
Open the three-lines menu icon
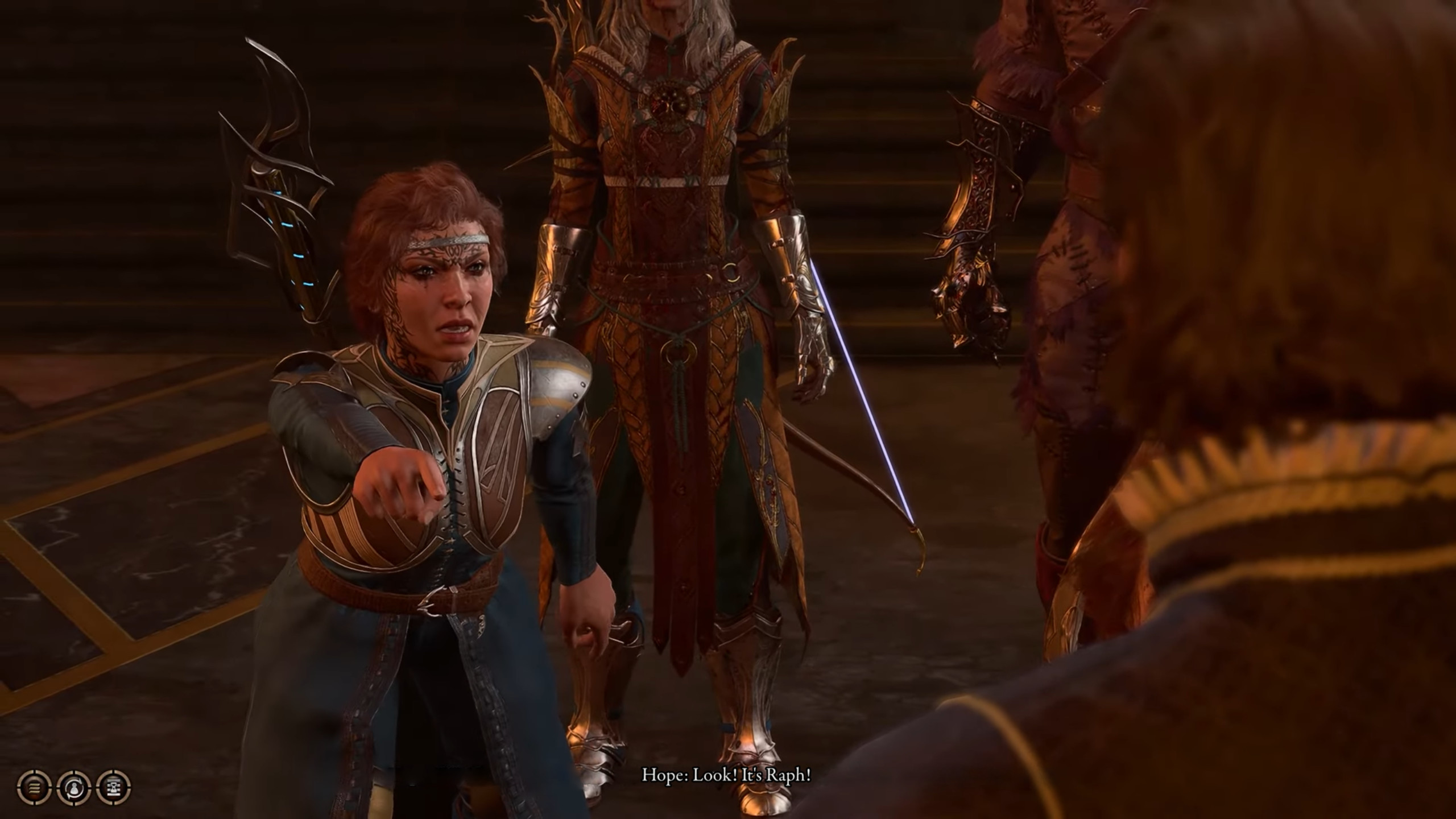tap(35, 788)
